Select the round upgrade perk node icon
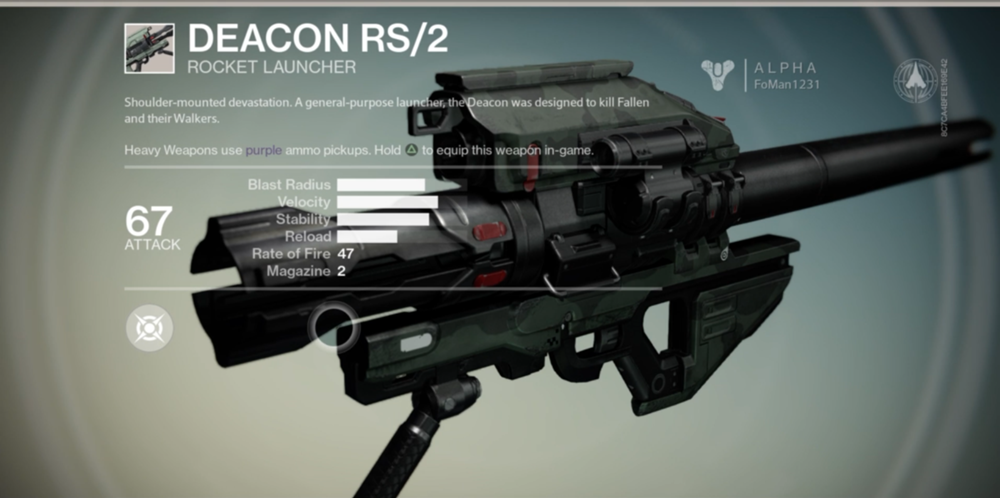 pos(149,327)
